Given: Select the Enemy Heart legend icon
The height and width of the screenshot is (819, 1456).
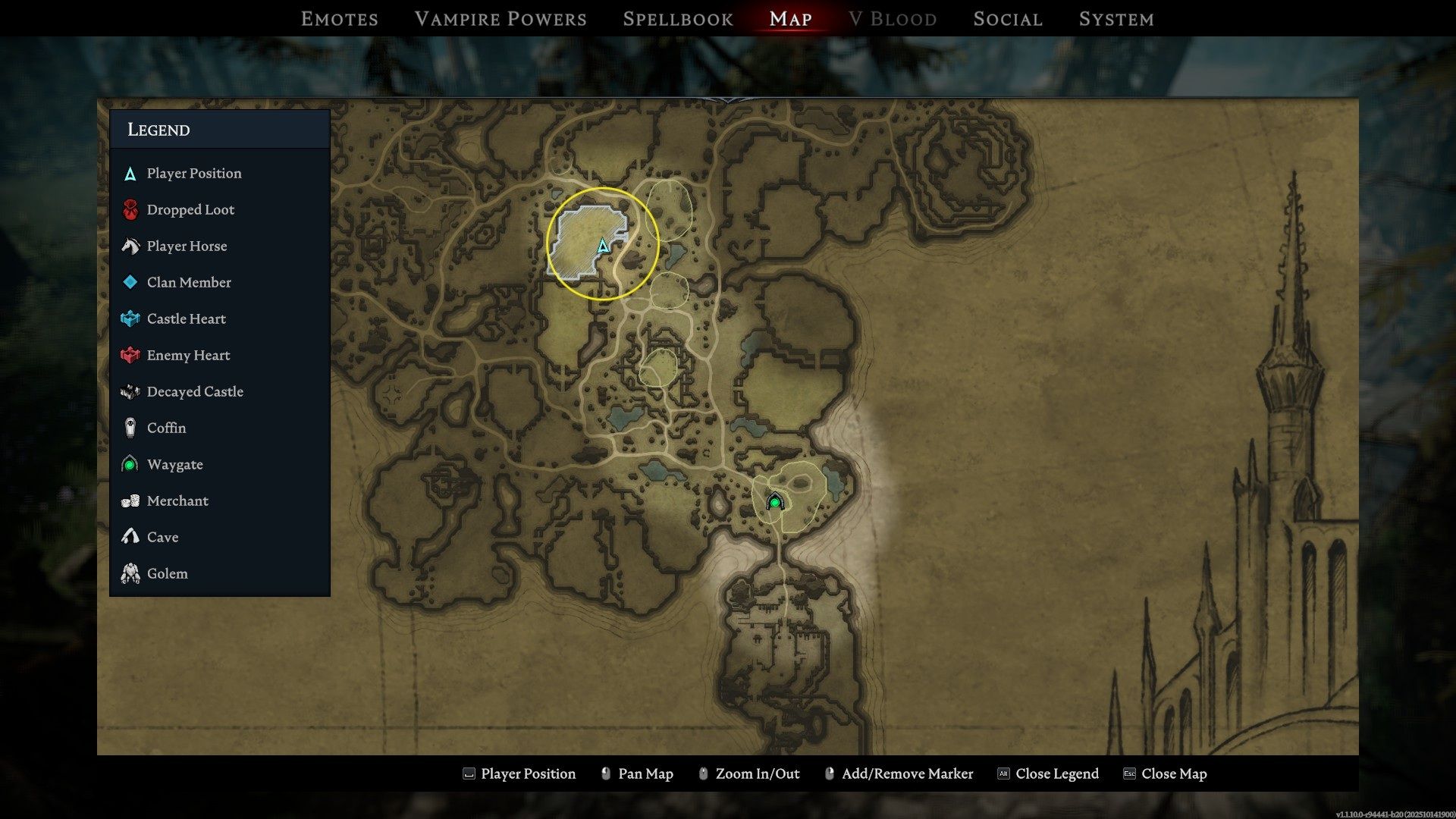Looking at the screenshot, I should pos(130,355).
